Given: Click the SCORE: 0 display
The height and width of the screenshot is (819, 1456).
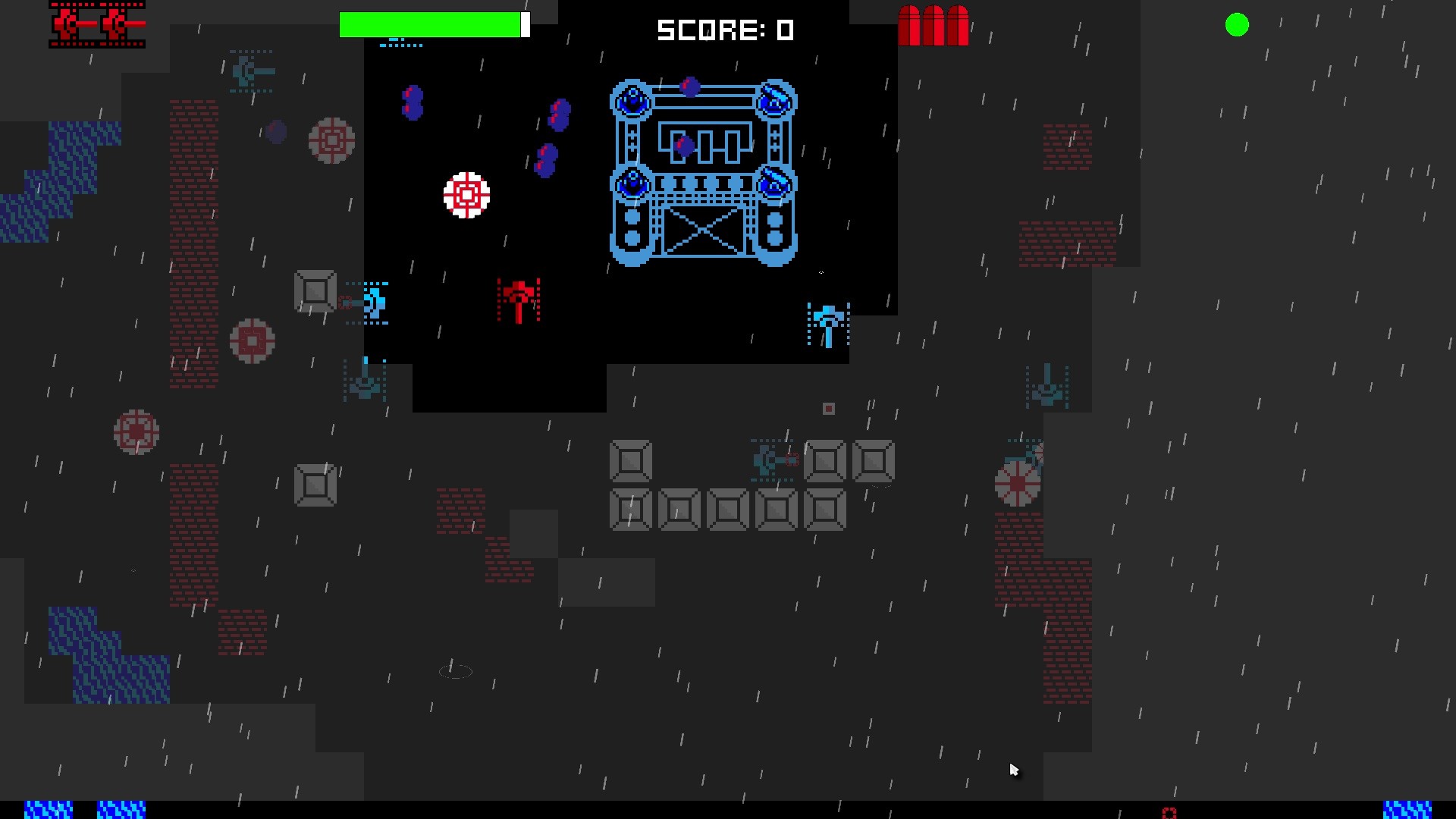Looking at the screenshot, I should coord(724,30).
